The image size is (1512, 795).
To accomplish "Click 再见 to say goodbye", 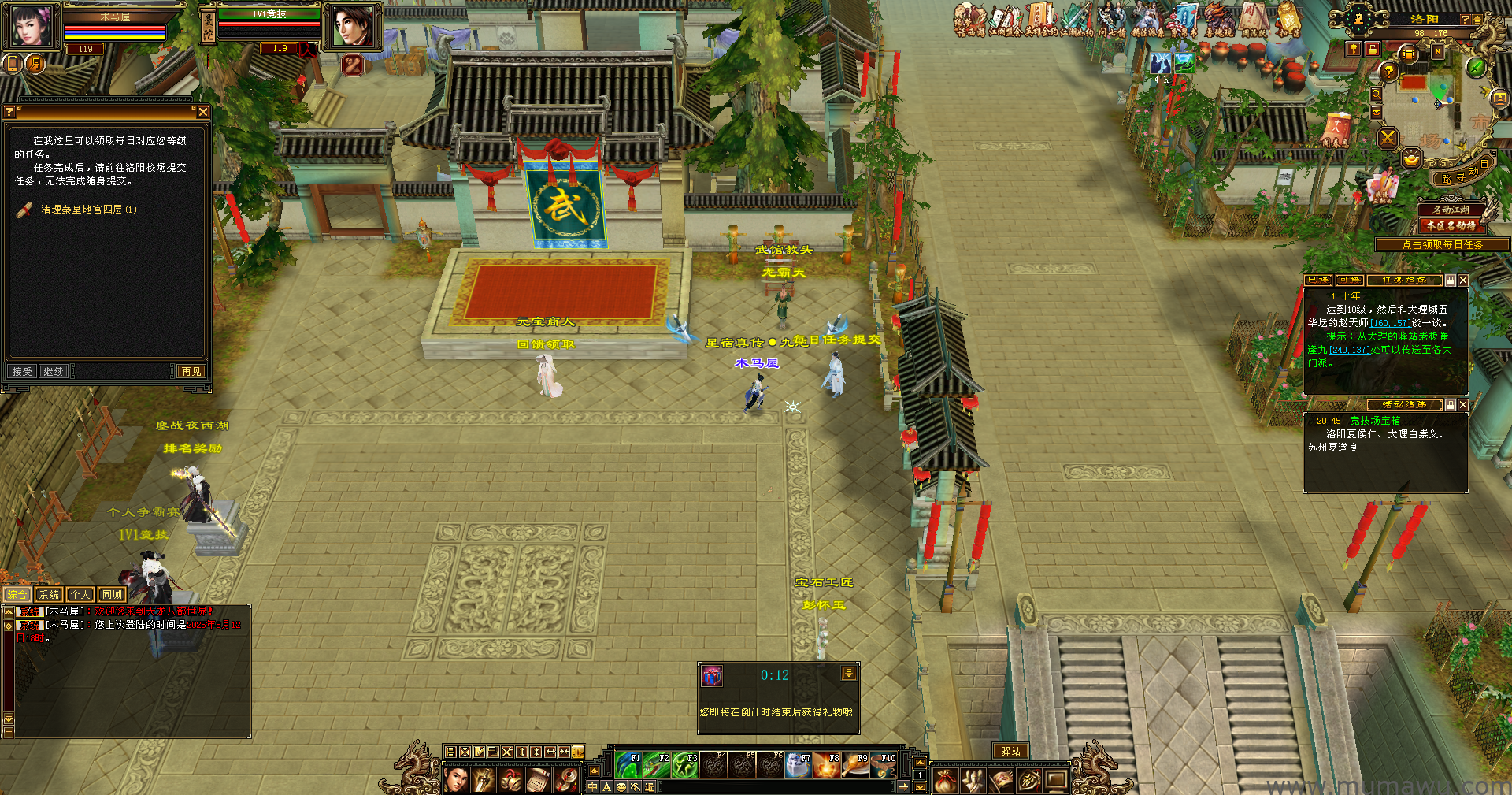I will (x=191, y=371).
